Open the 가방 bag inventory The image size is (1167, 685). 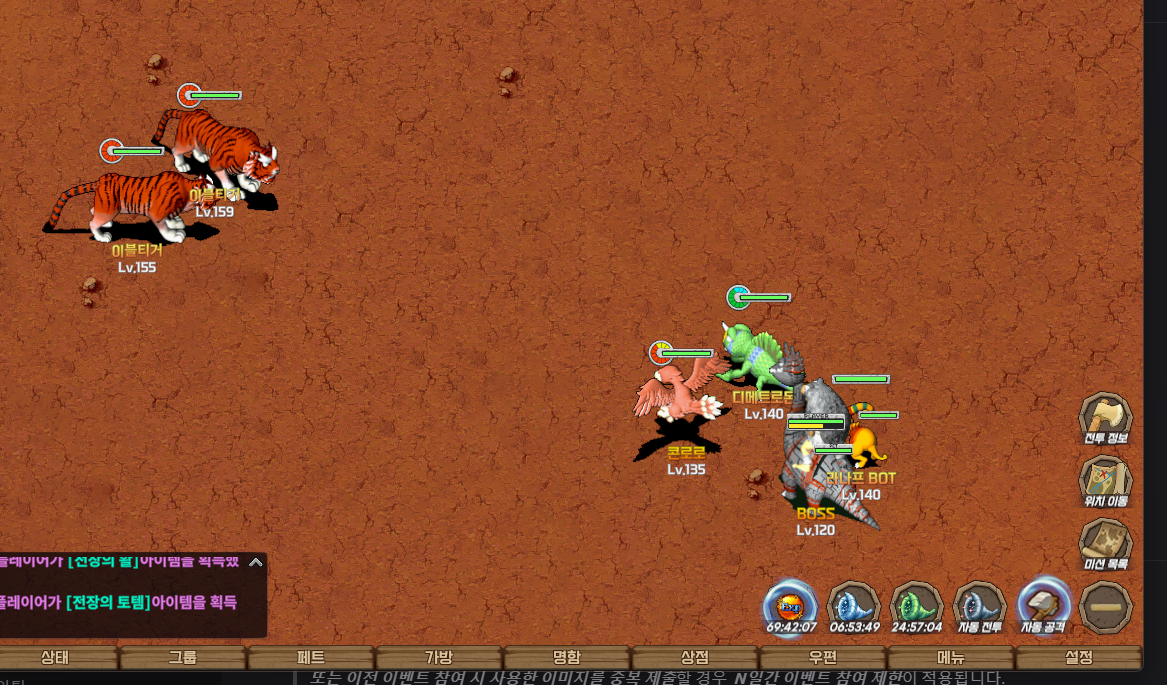tap(439, 657)
